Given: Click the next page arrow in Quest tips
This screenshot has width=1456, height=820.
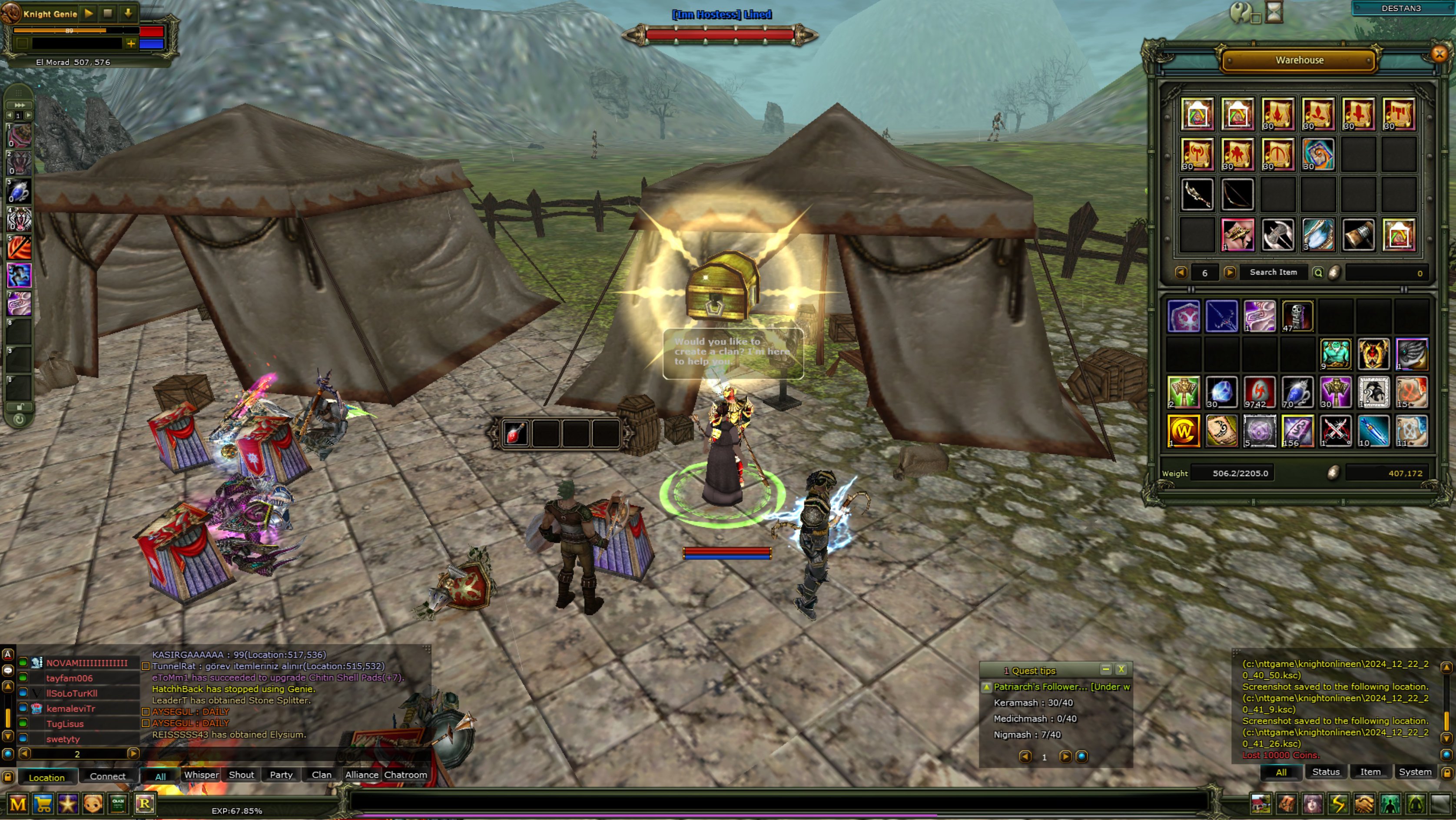Looking at the screenshot, I should point(1066,757).
